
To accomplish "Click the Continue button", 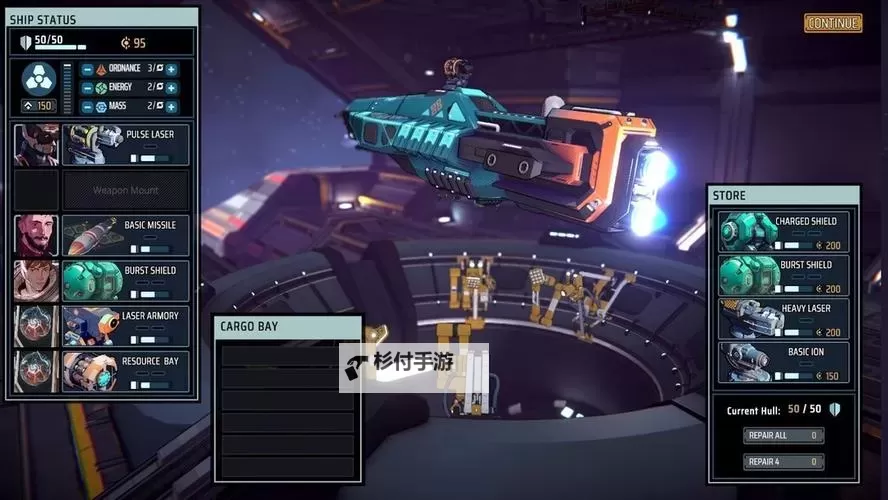I will coord(832,23).
